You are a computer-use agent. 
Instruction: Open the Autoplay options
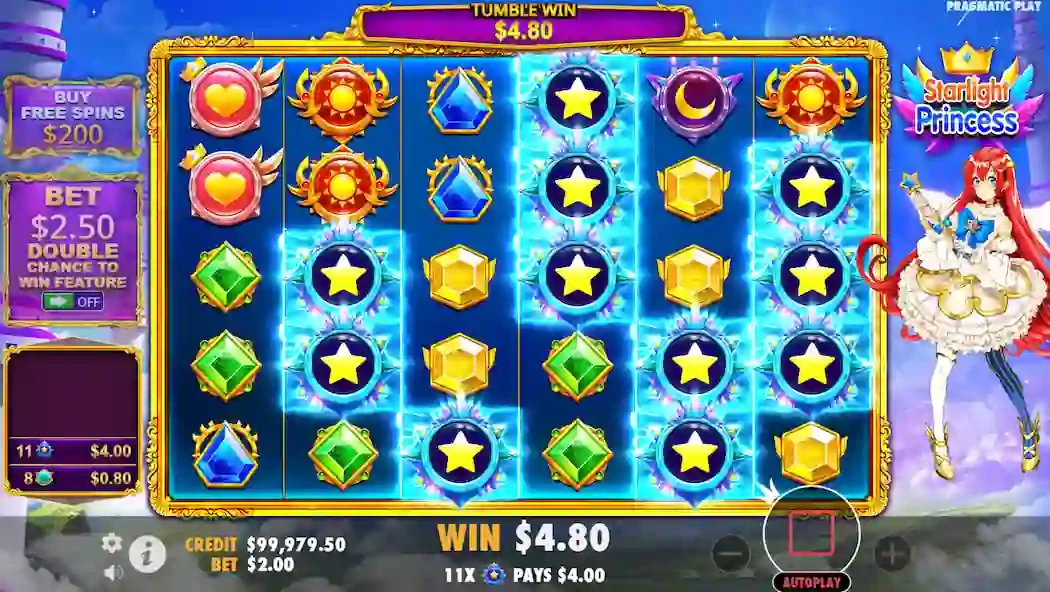coord(811,581)
